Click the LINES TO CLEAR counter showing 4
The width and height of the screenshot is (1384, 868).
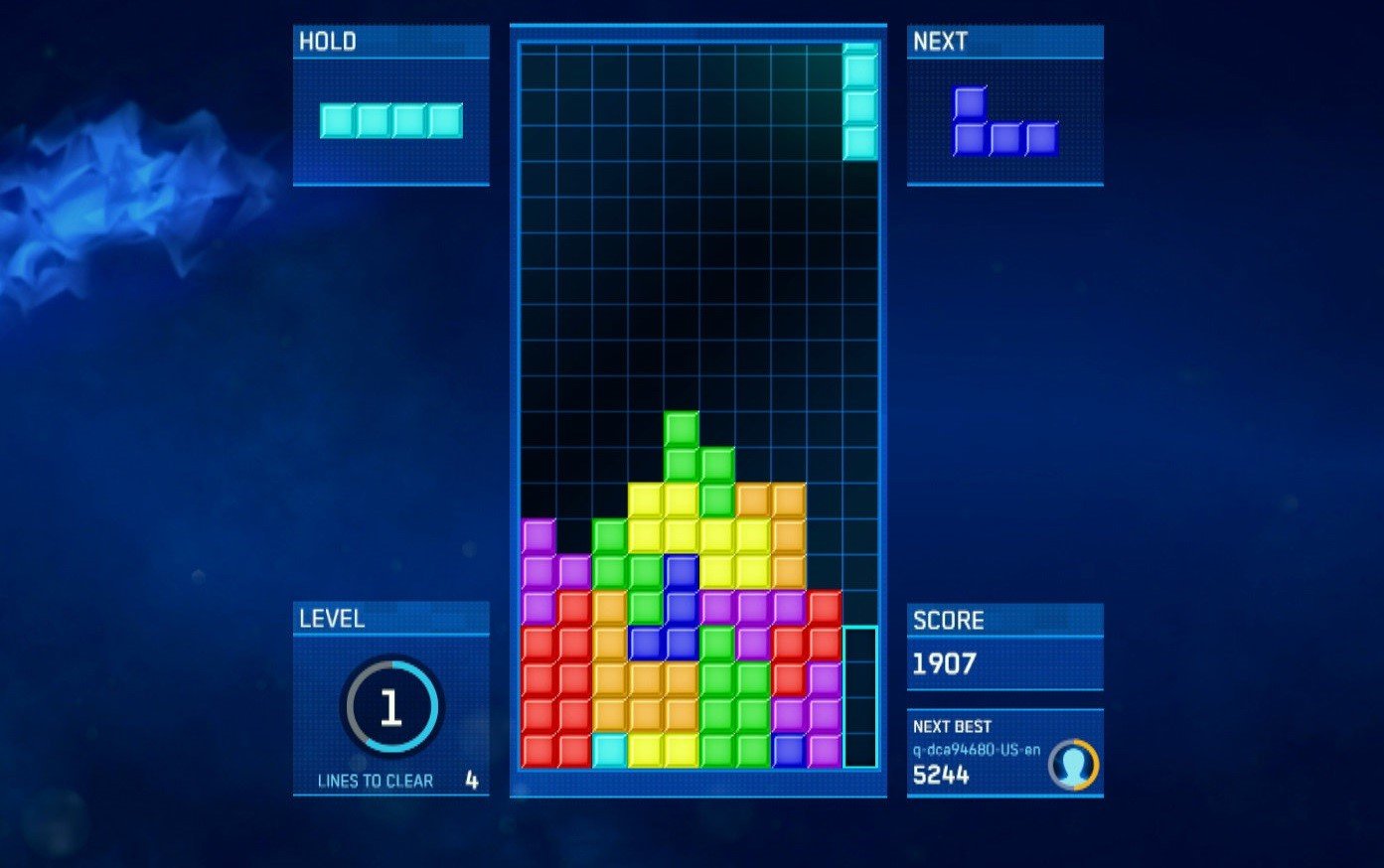pyautogui.click(x=475, y=781)
